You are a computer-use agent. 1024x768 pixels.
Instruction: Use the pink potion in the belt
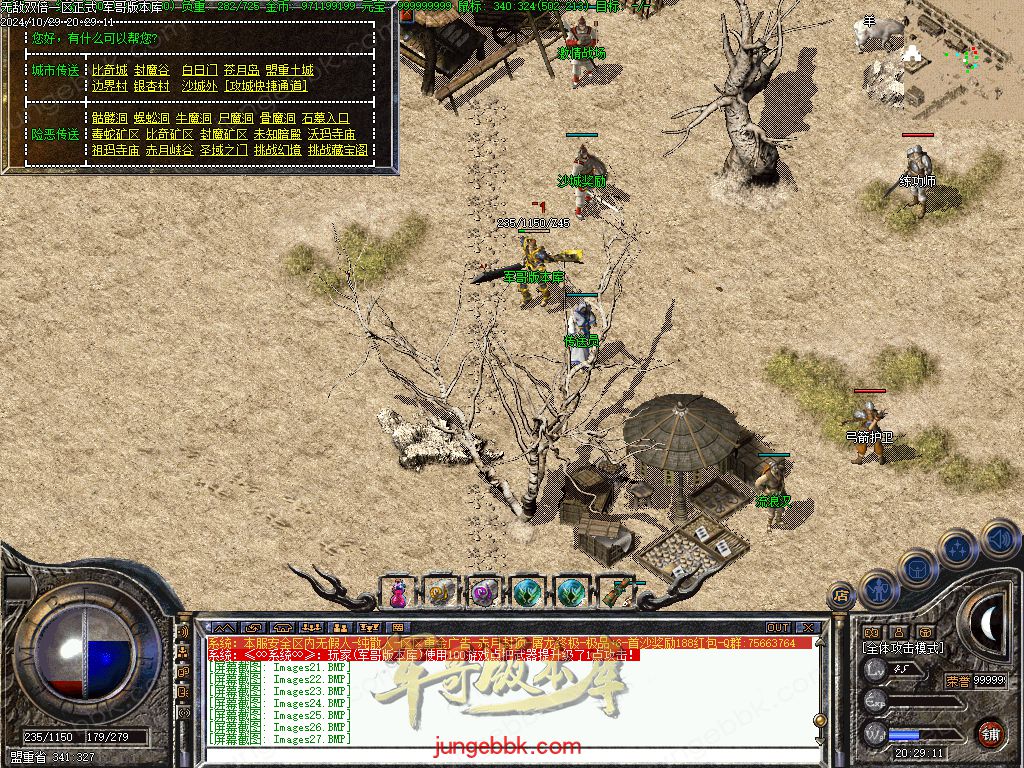399,593
